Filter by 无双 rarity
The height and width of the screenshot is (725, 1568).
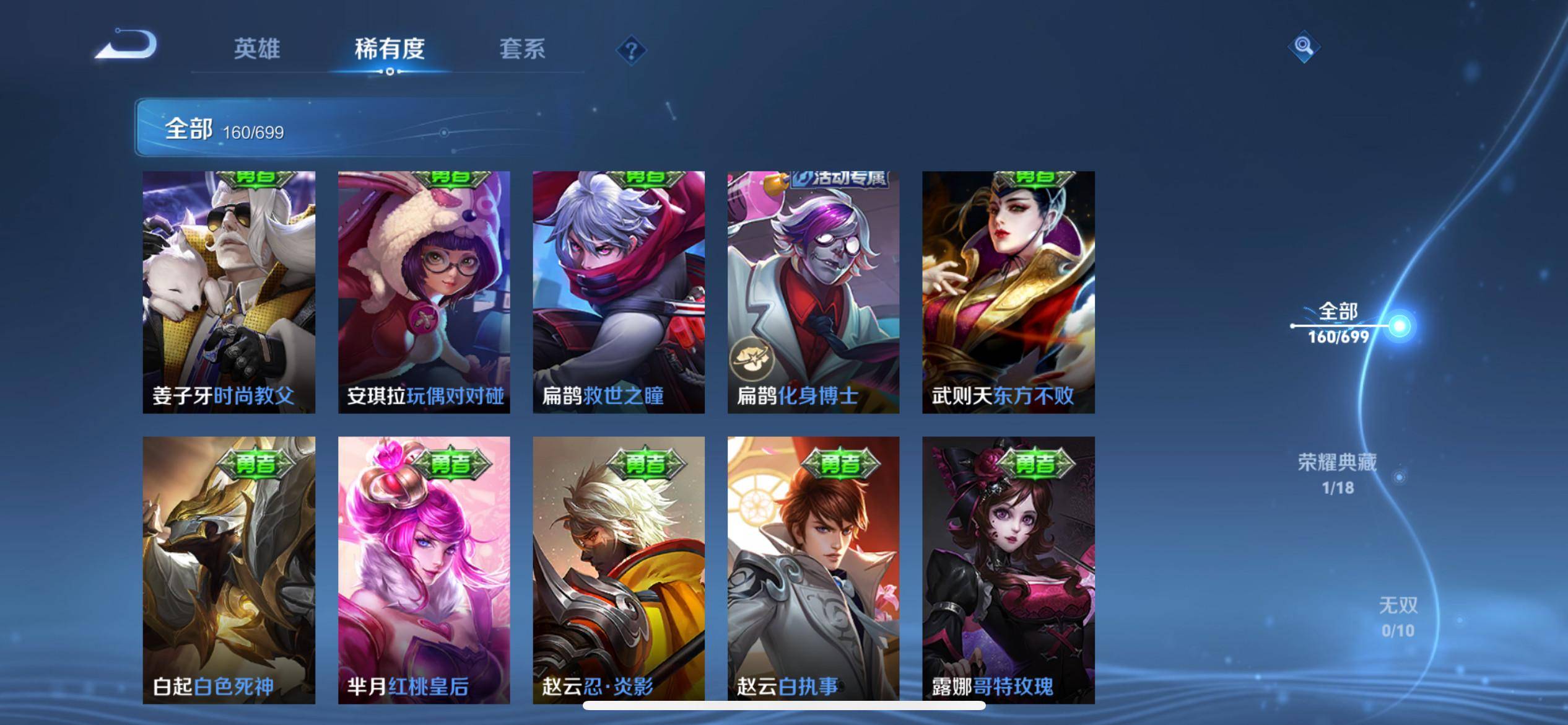click(x=1398, y=617)
